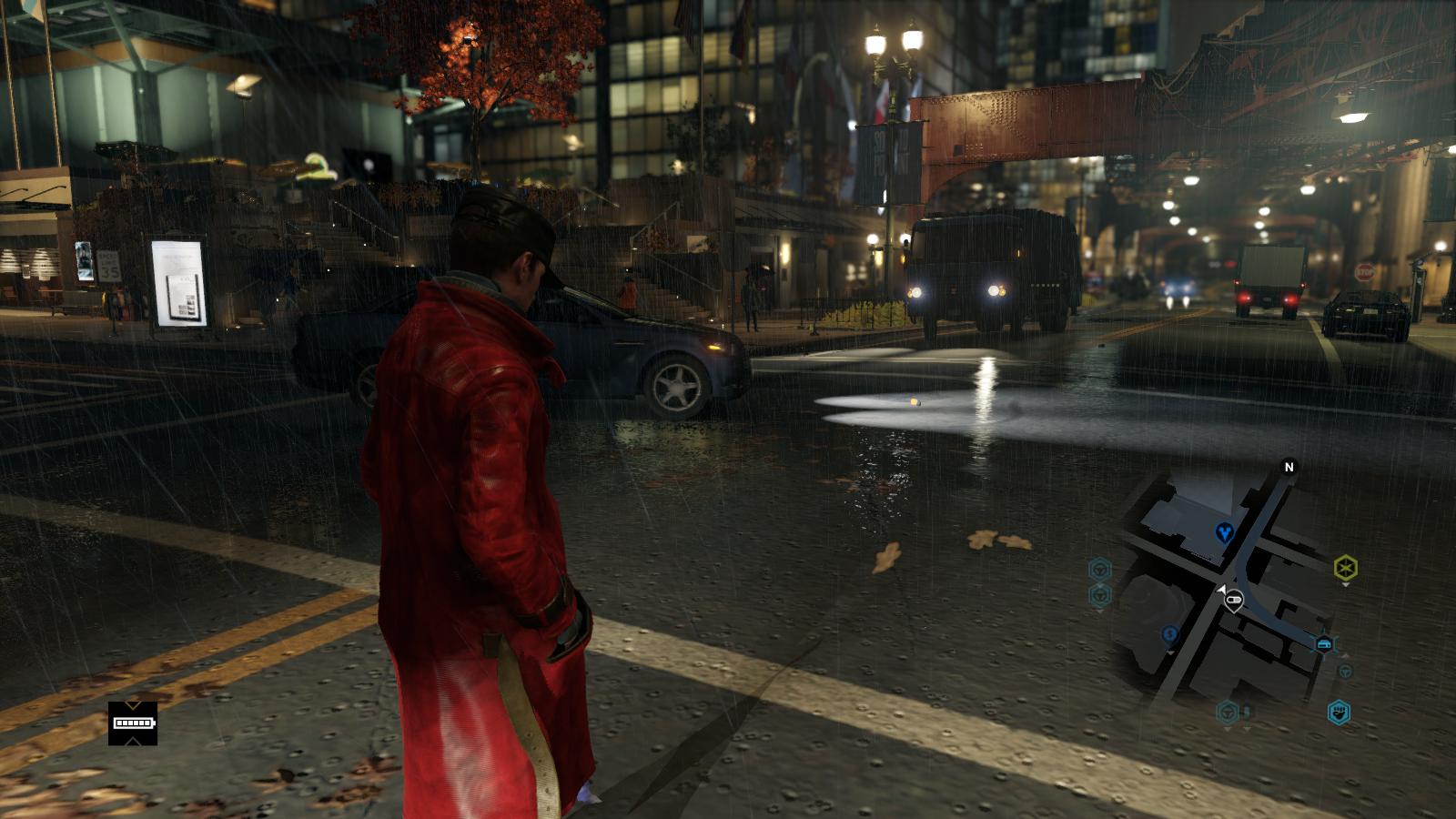Image resolution: width=1456 pixels, height=819 pixels.
Task: Open the chevron below the battery meter
Action: pos(134,742)
